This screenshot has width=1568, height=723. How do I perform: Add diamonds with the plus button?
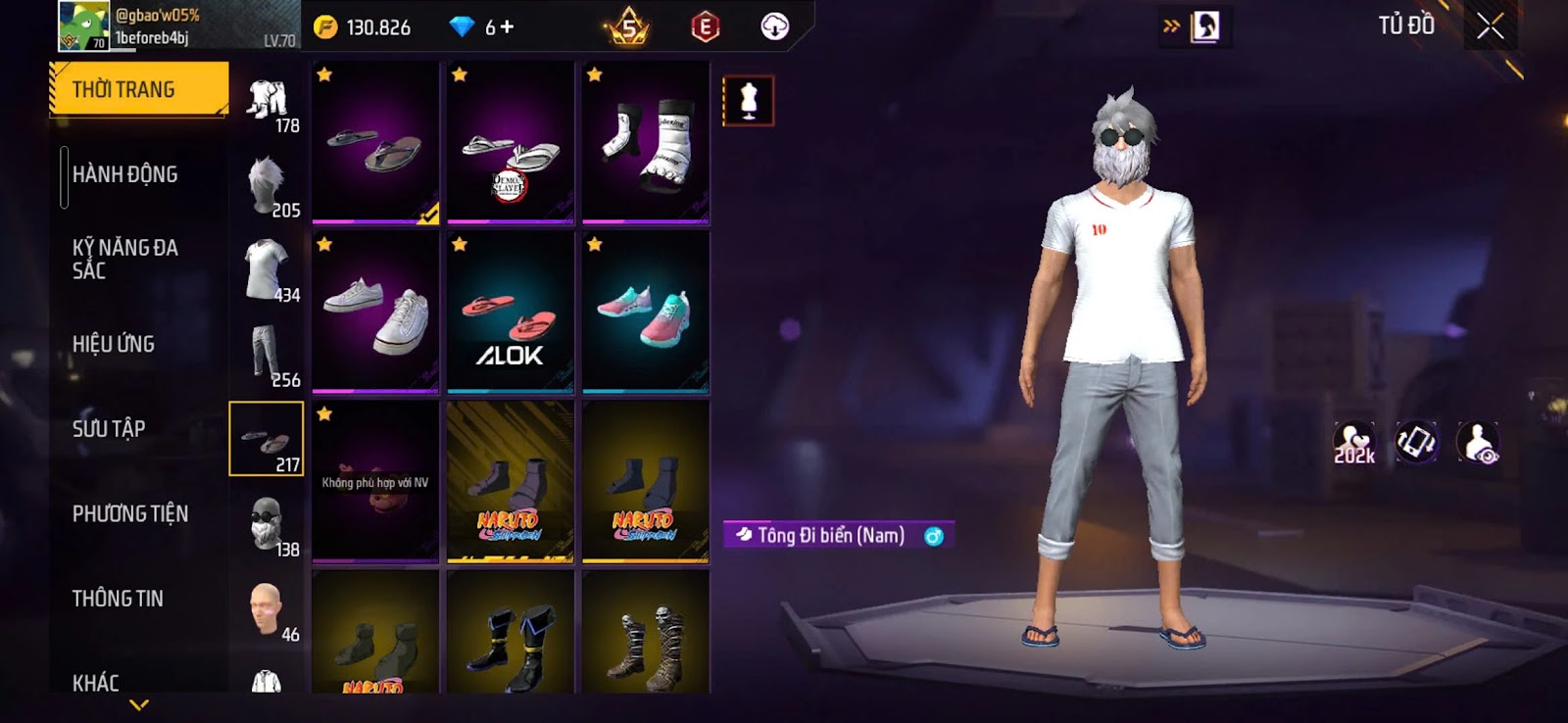click(x=507, y=27)
